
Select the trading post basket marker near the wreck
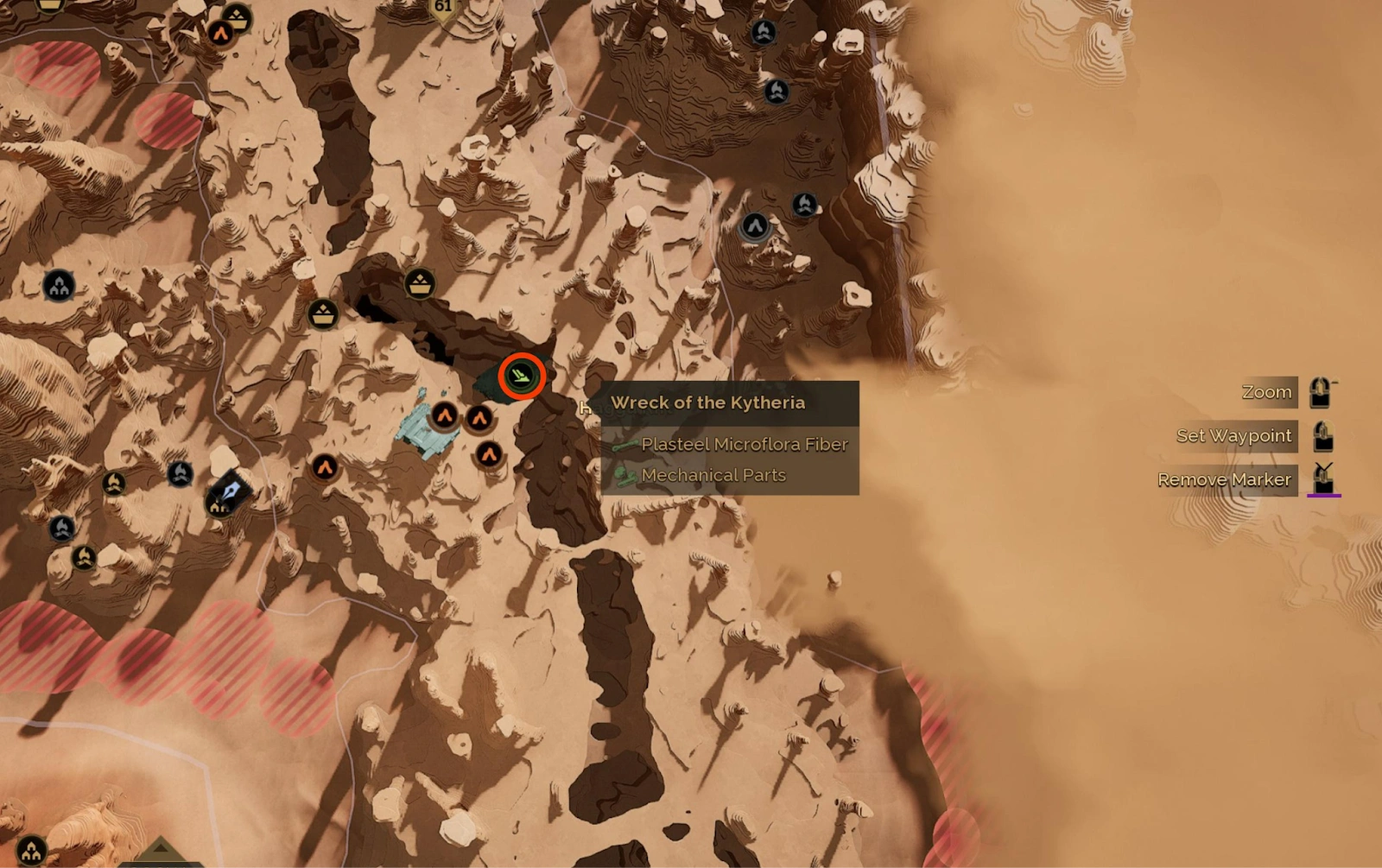420,283
